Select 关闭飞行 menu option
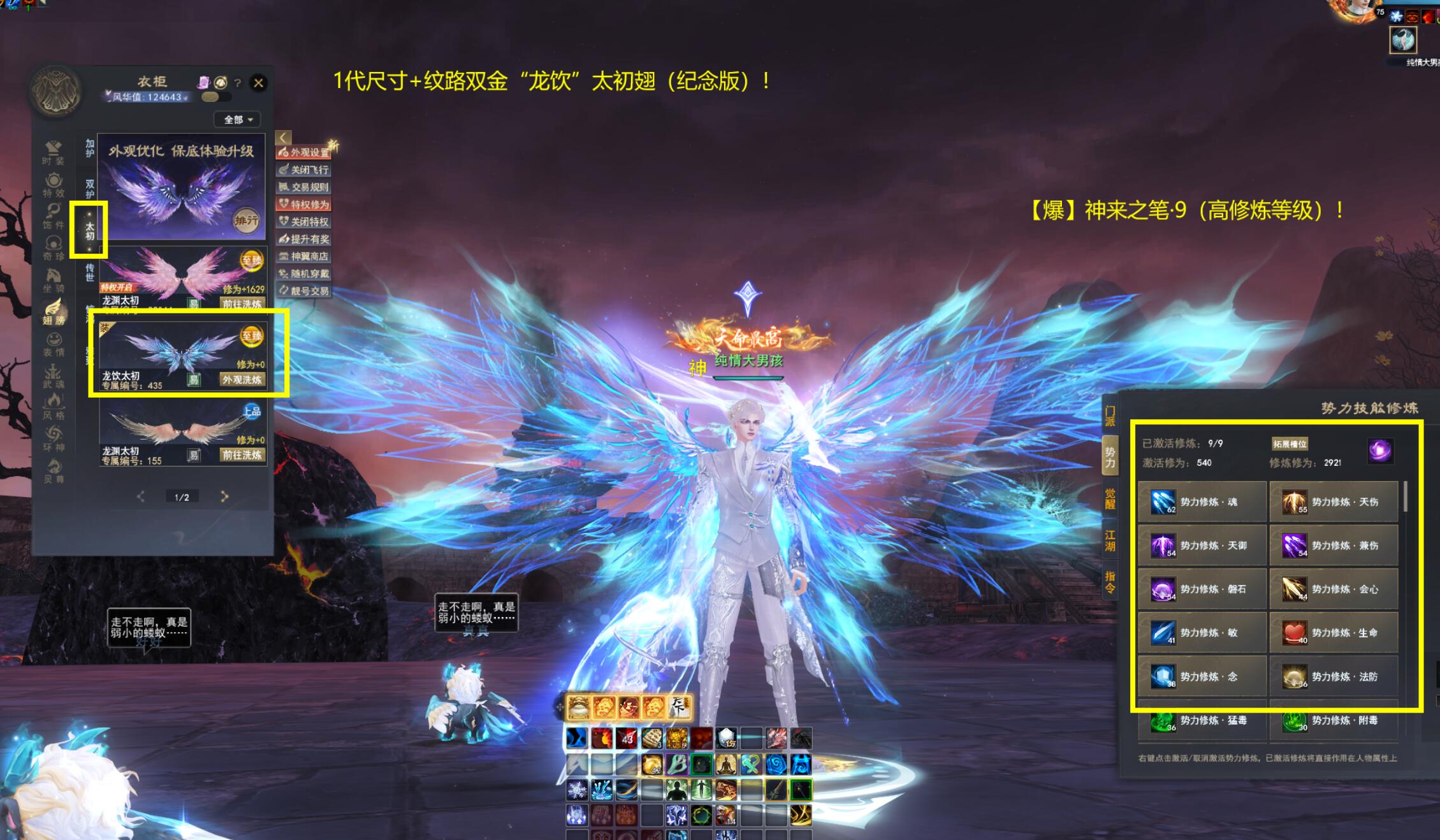The height and width of the screenshot is (840, 1440). [304, 170]
